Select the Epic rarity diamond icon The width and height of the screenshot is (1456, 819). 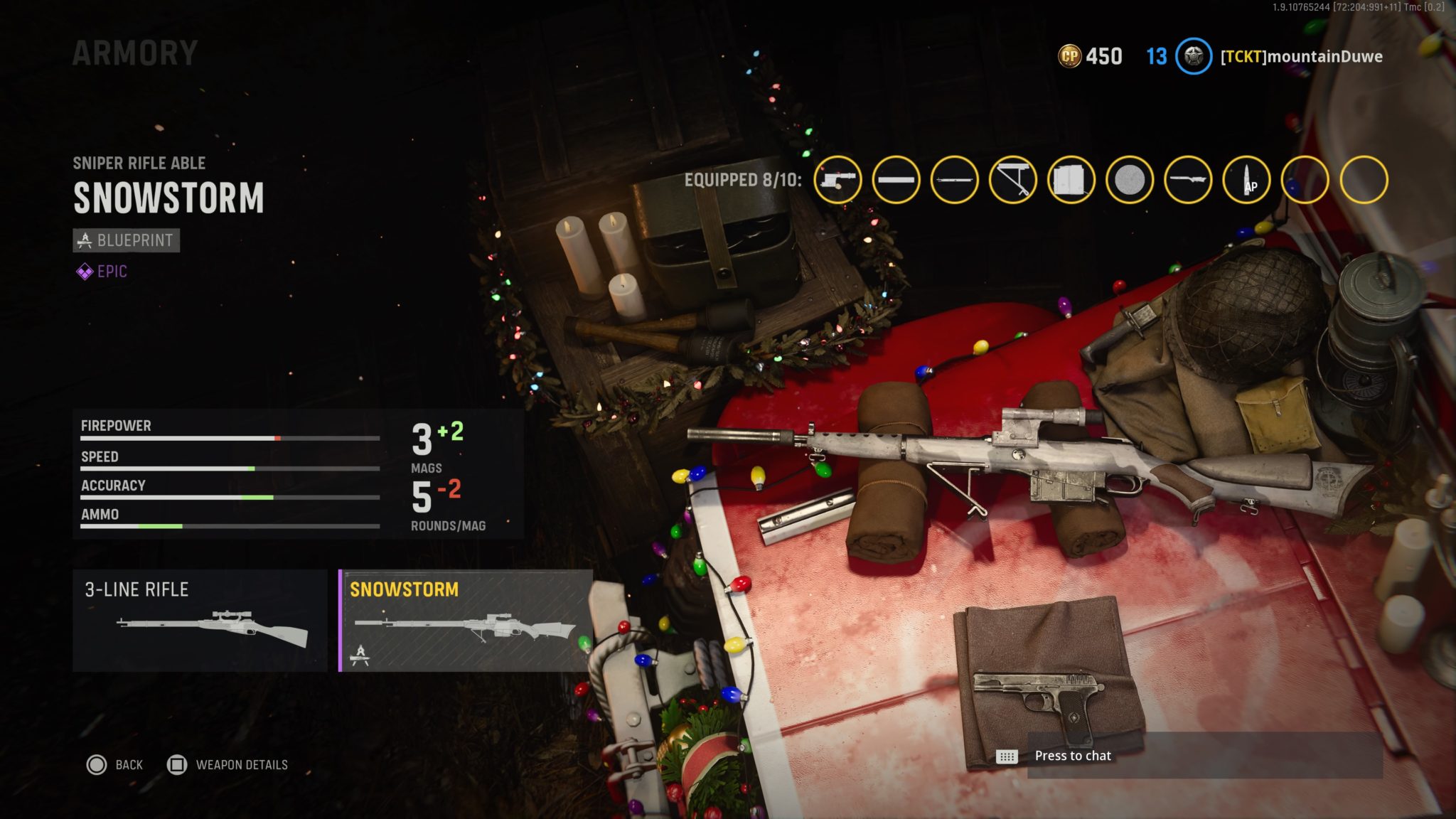(84, 271)
